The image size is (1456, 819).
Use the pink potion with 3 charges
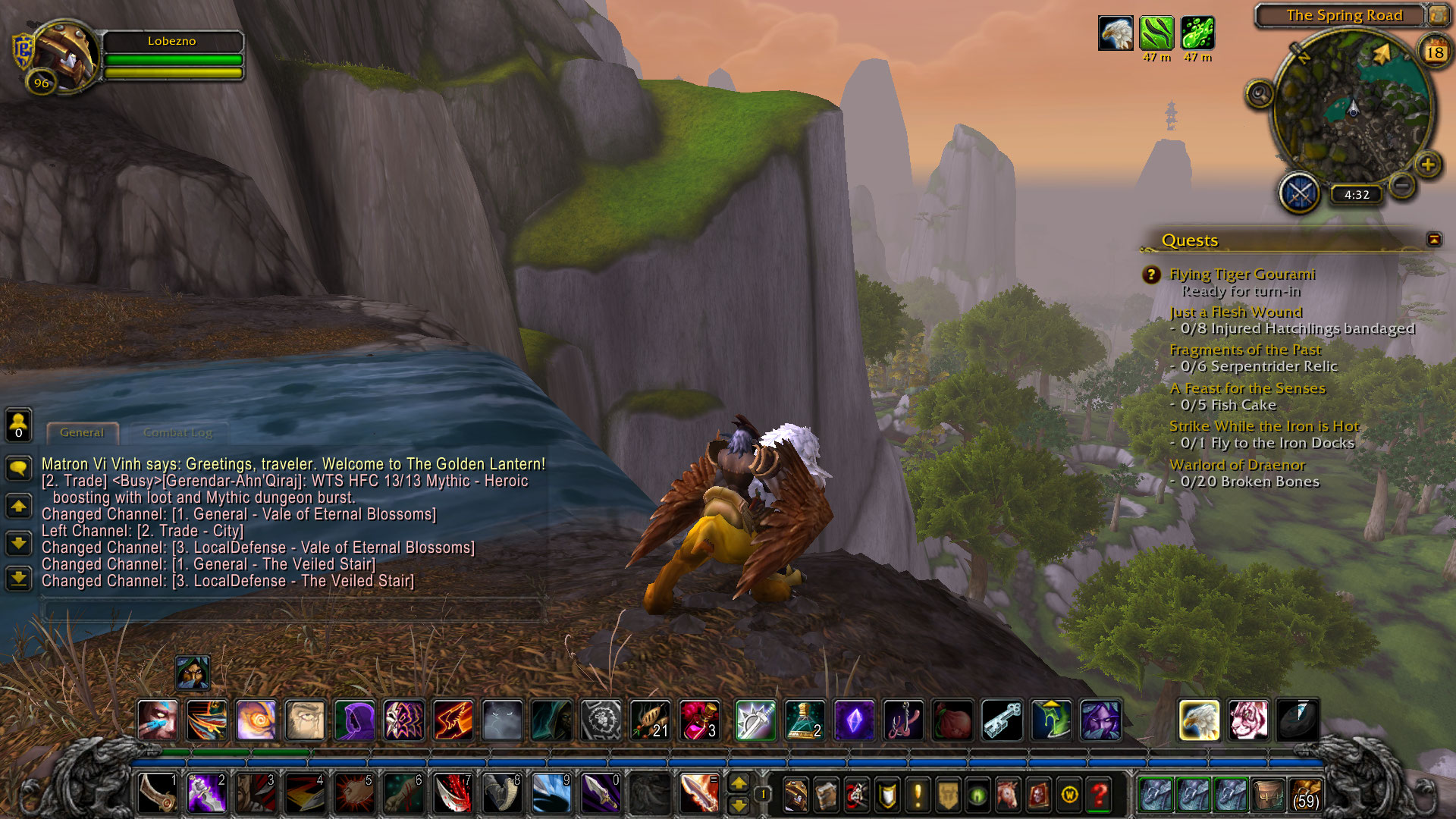[x=699, y=720]
